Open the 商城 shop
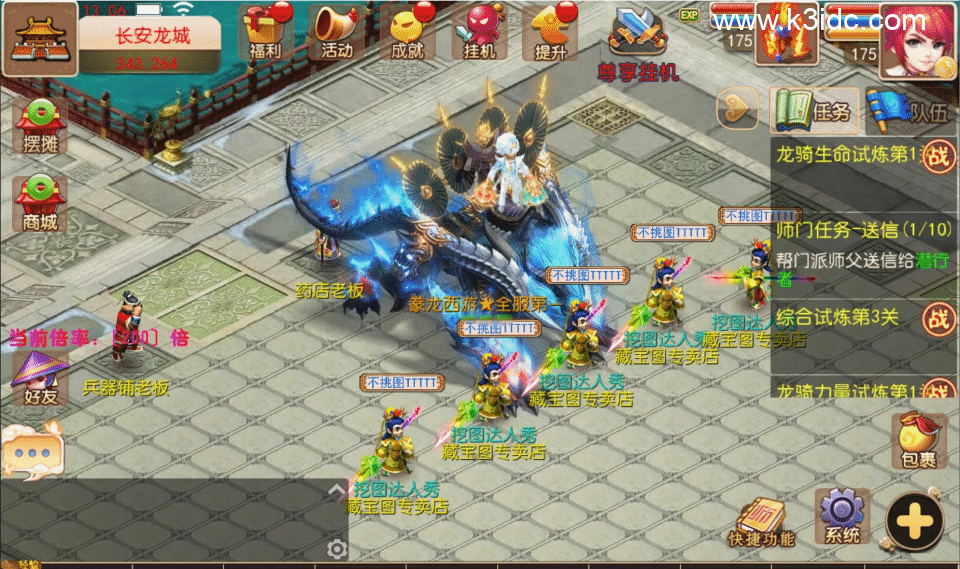This screenshot has height=569, width=960. (40, 203)
